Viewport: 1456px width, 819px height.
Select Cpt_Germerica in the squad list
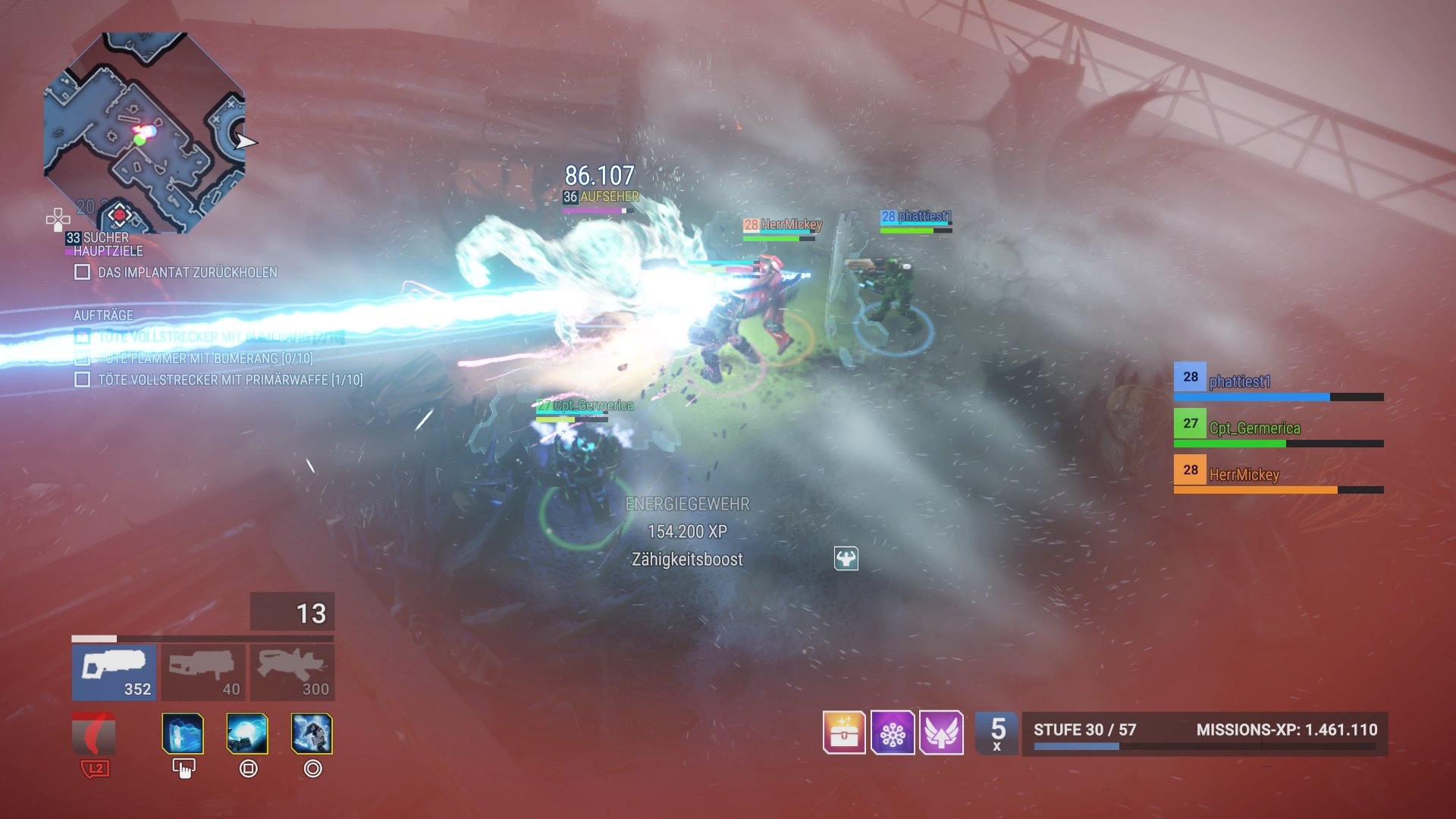pos(1278,428)
